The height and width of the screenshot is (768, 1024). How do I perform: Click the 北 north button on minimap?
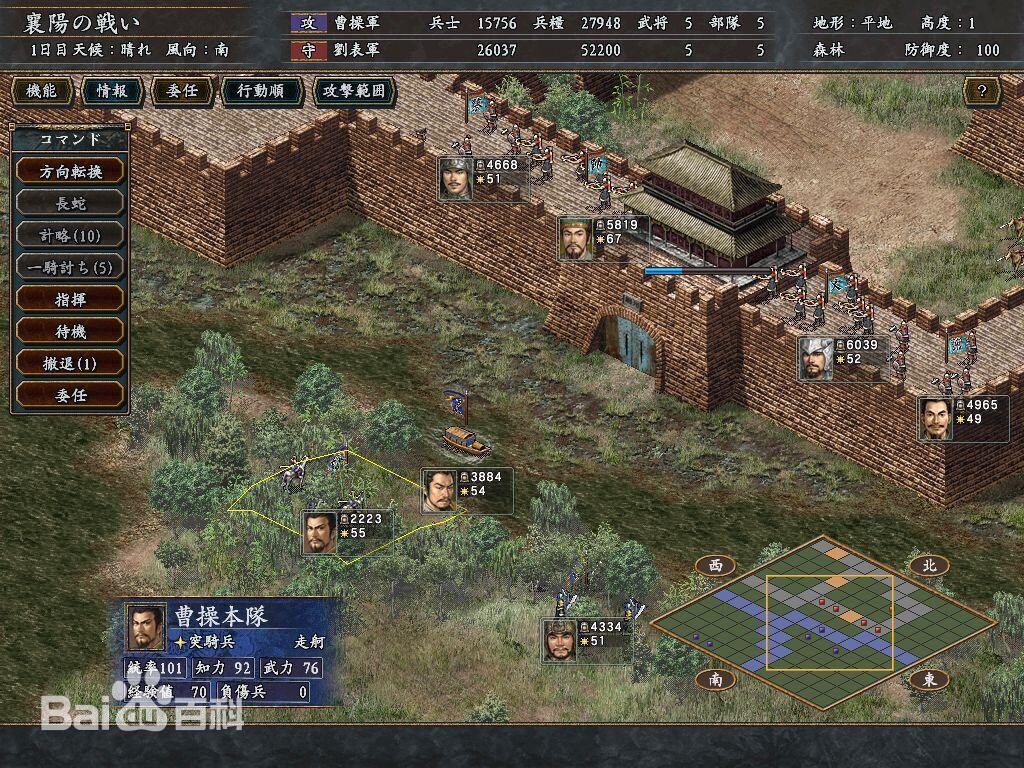(929, 566)
